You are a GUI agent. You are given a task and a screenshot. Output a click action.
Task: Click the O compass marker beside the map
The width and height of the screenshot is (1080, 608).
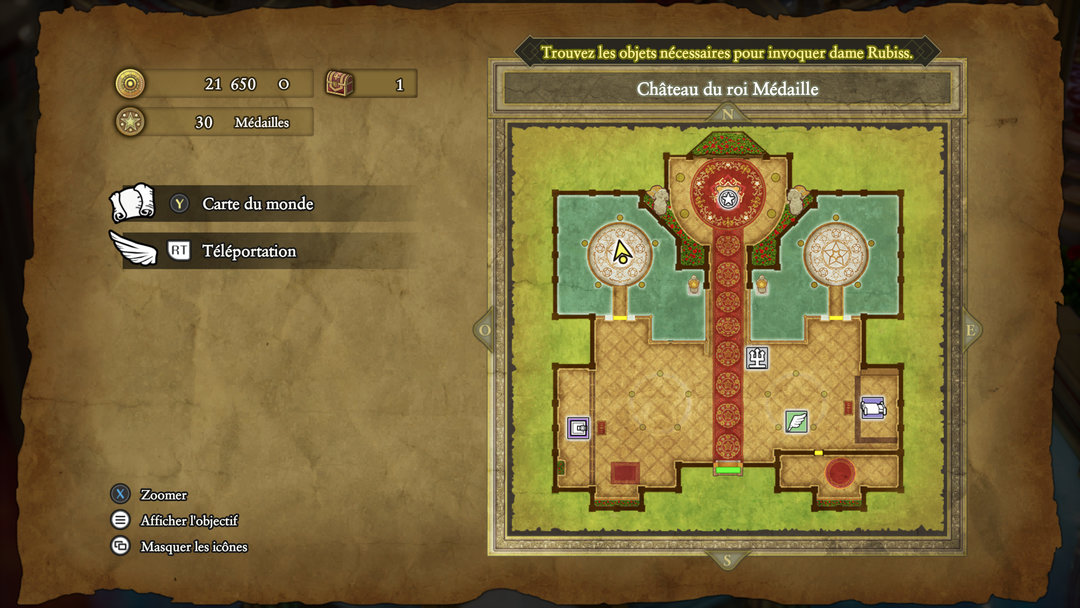486,330
